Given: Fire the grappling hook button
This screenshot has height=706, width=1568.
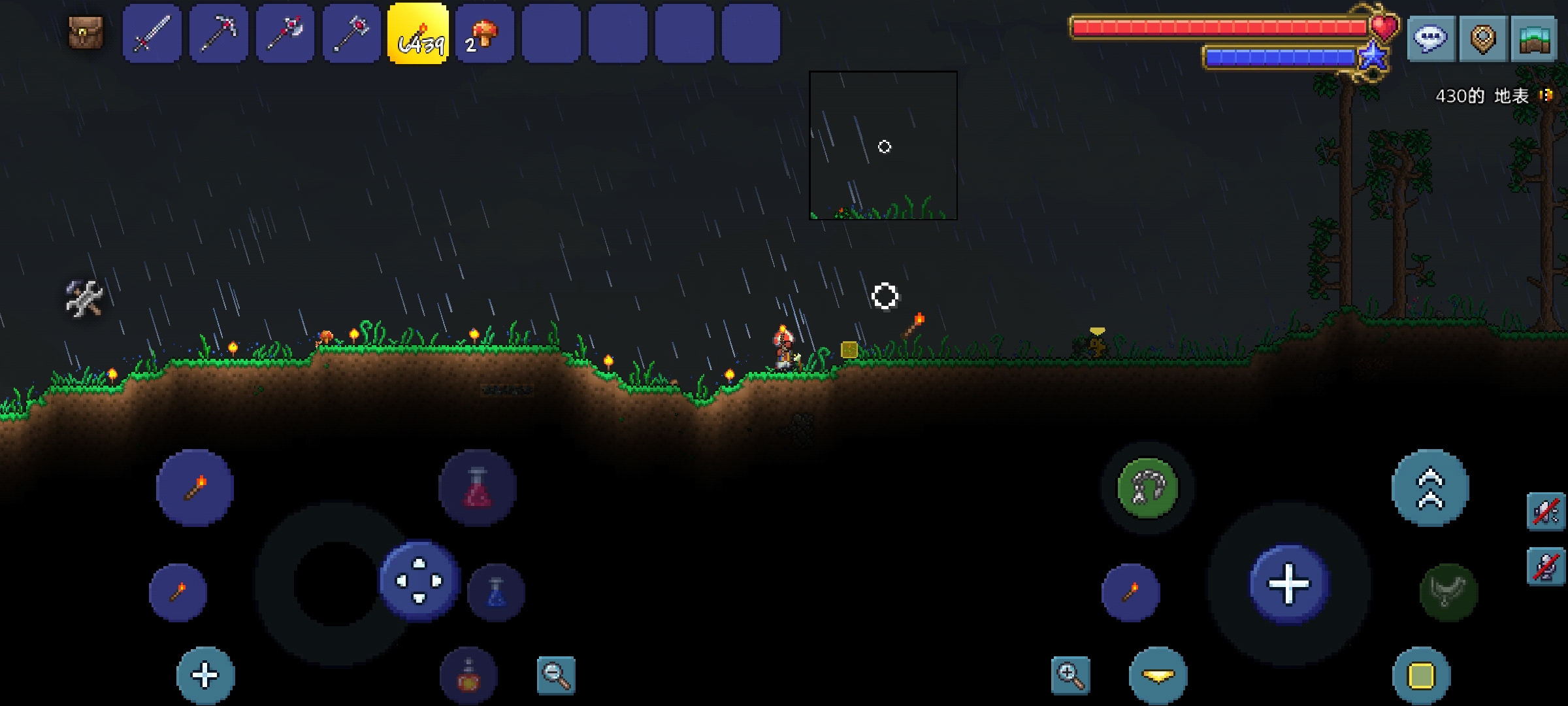Looking at the screenshot, I should (x=1148, y=488).
